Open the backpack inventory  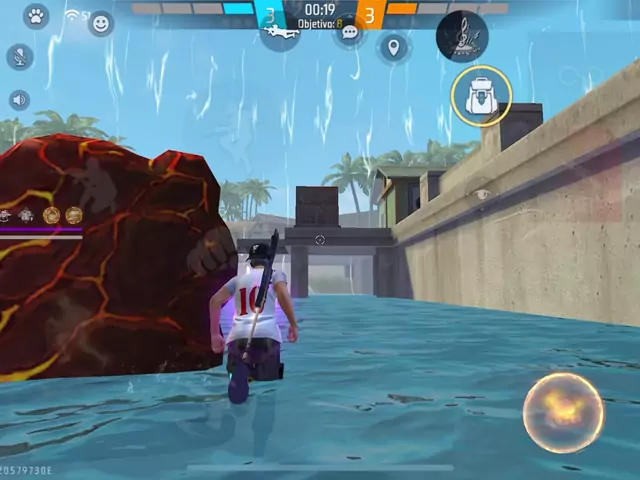[x=482, y=96]
